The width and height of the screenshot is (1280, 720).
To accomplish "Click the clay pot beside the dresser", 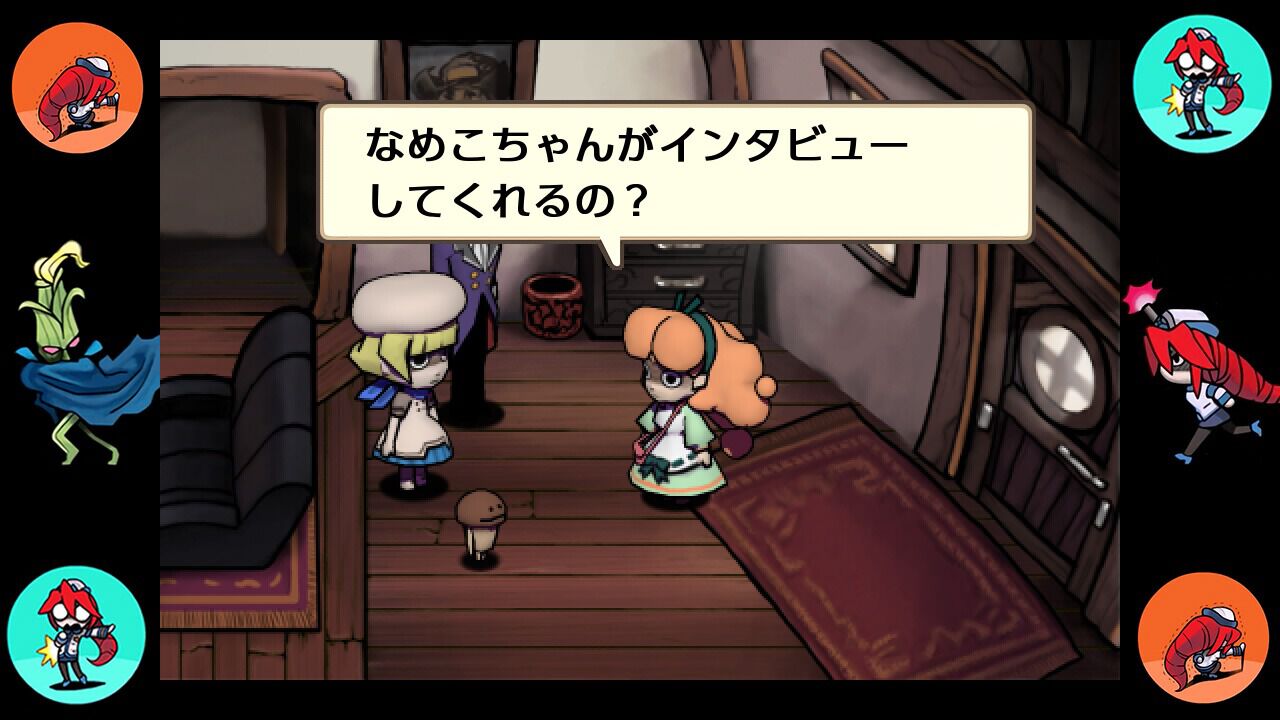I will pos(553,305).
